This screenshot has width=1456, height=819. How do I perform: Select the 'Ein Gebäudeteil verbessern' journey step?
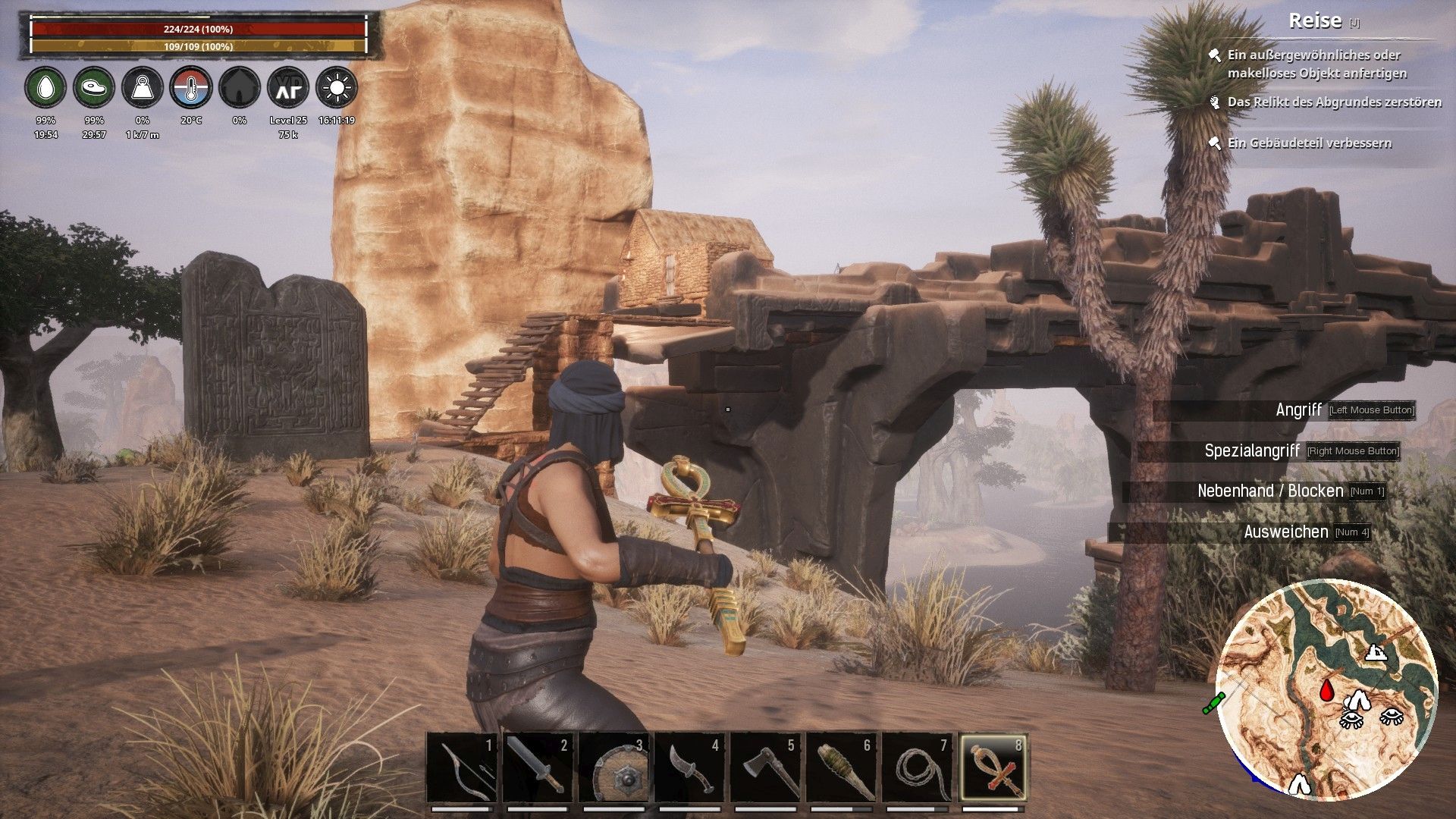1310,143
